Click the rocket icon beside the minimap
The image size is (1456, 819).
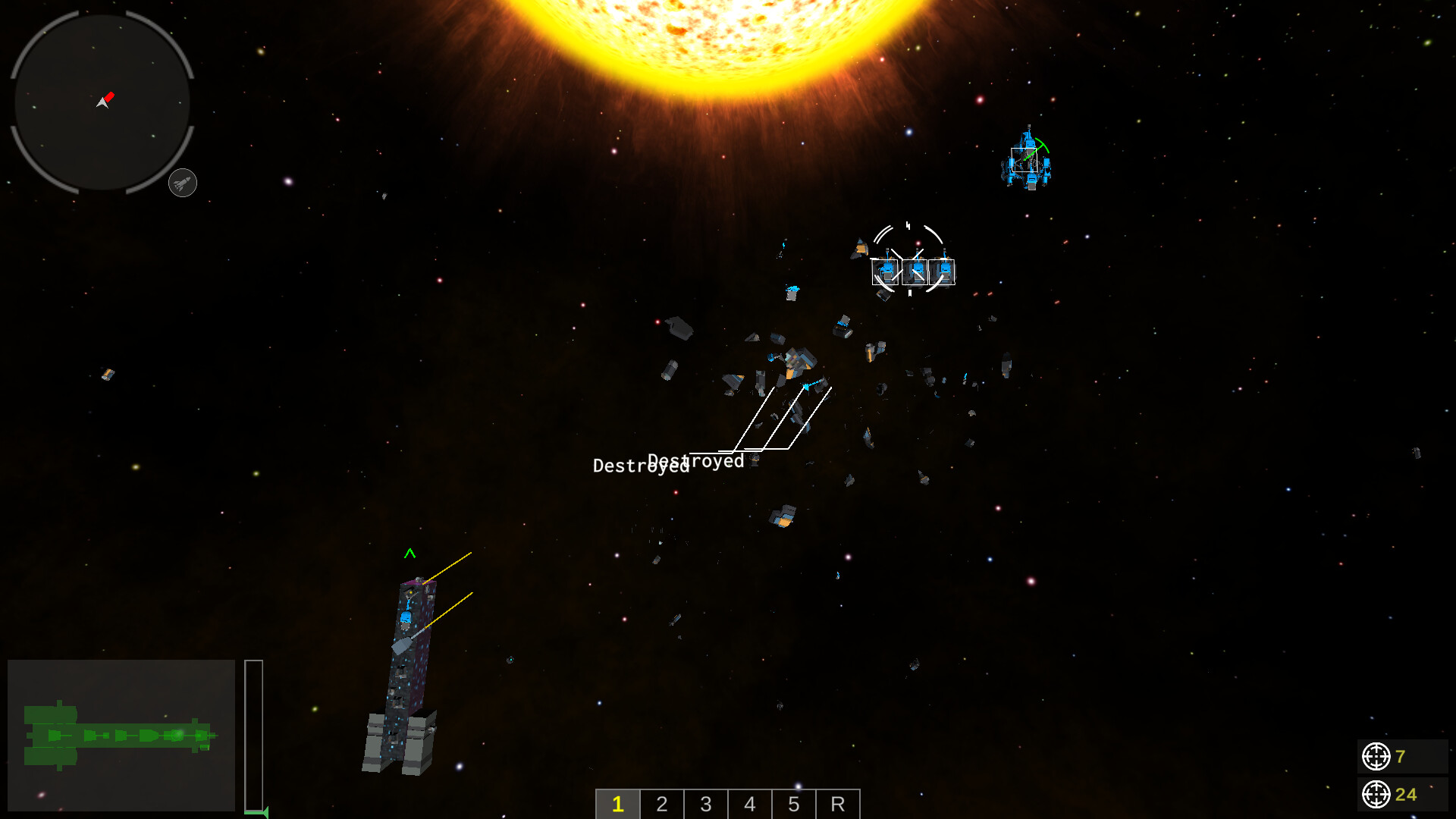pyautogui.click(x=181, y=182)
